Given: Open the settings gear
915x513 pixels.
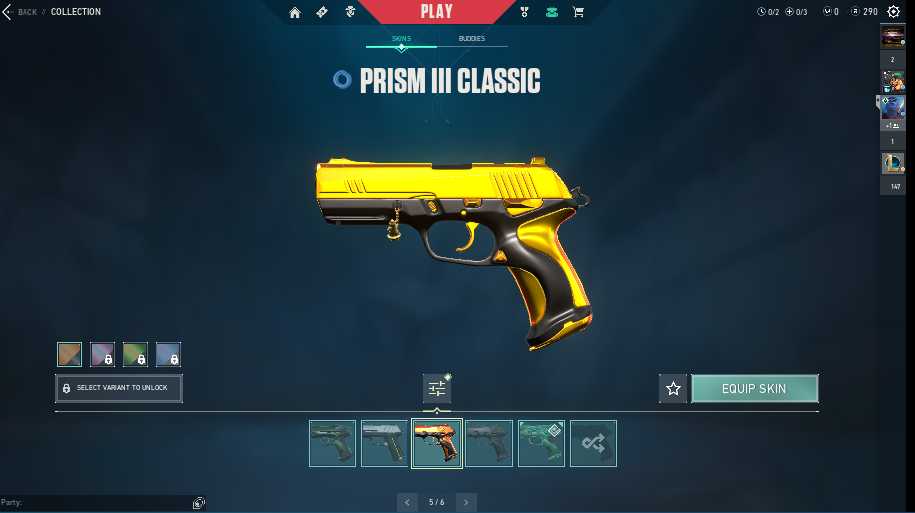Looking at the screenshot, I should pos(893,12).
